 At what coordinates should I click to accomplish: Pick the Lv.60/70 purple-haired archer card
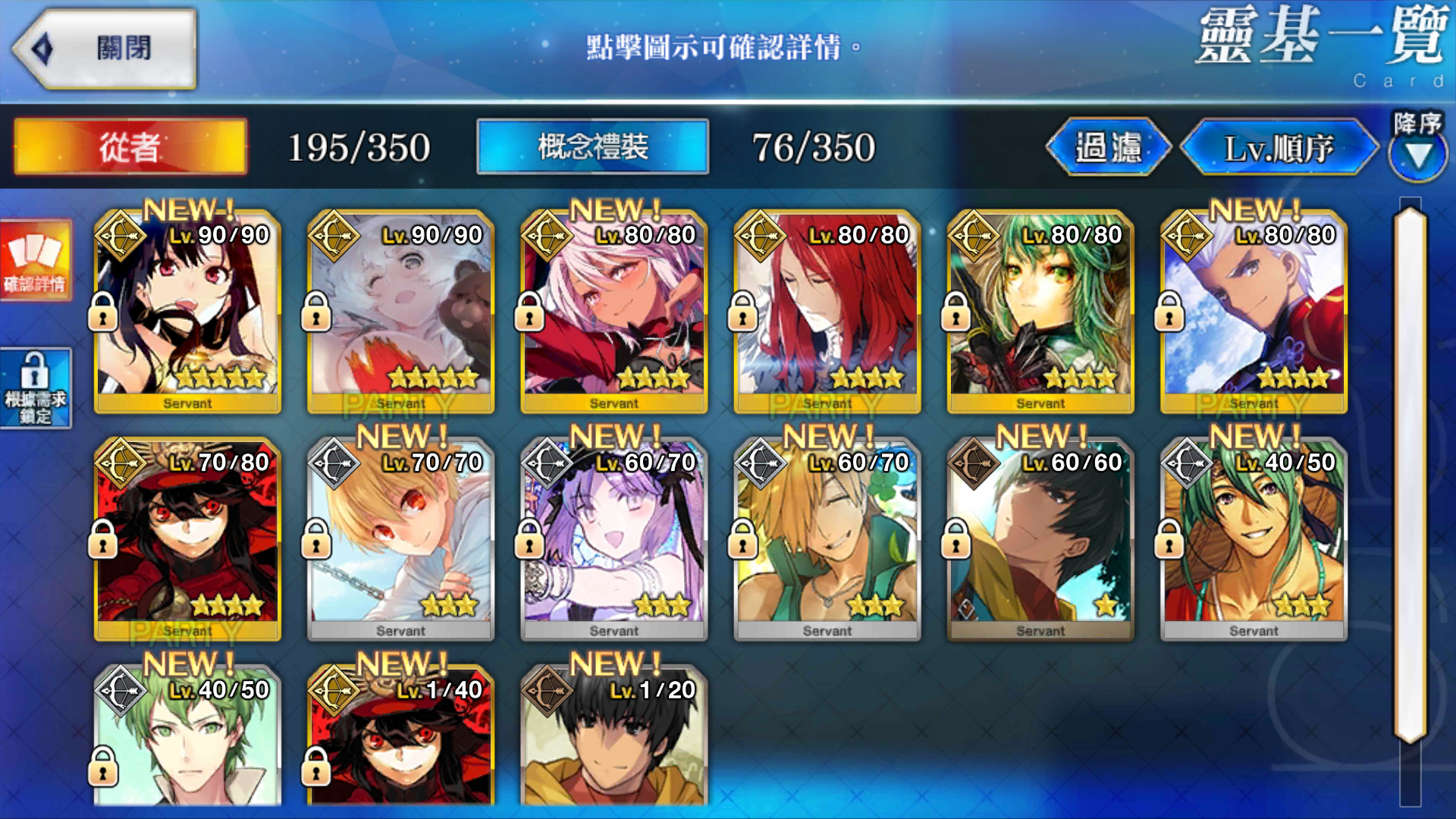[x=613, y=540]
